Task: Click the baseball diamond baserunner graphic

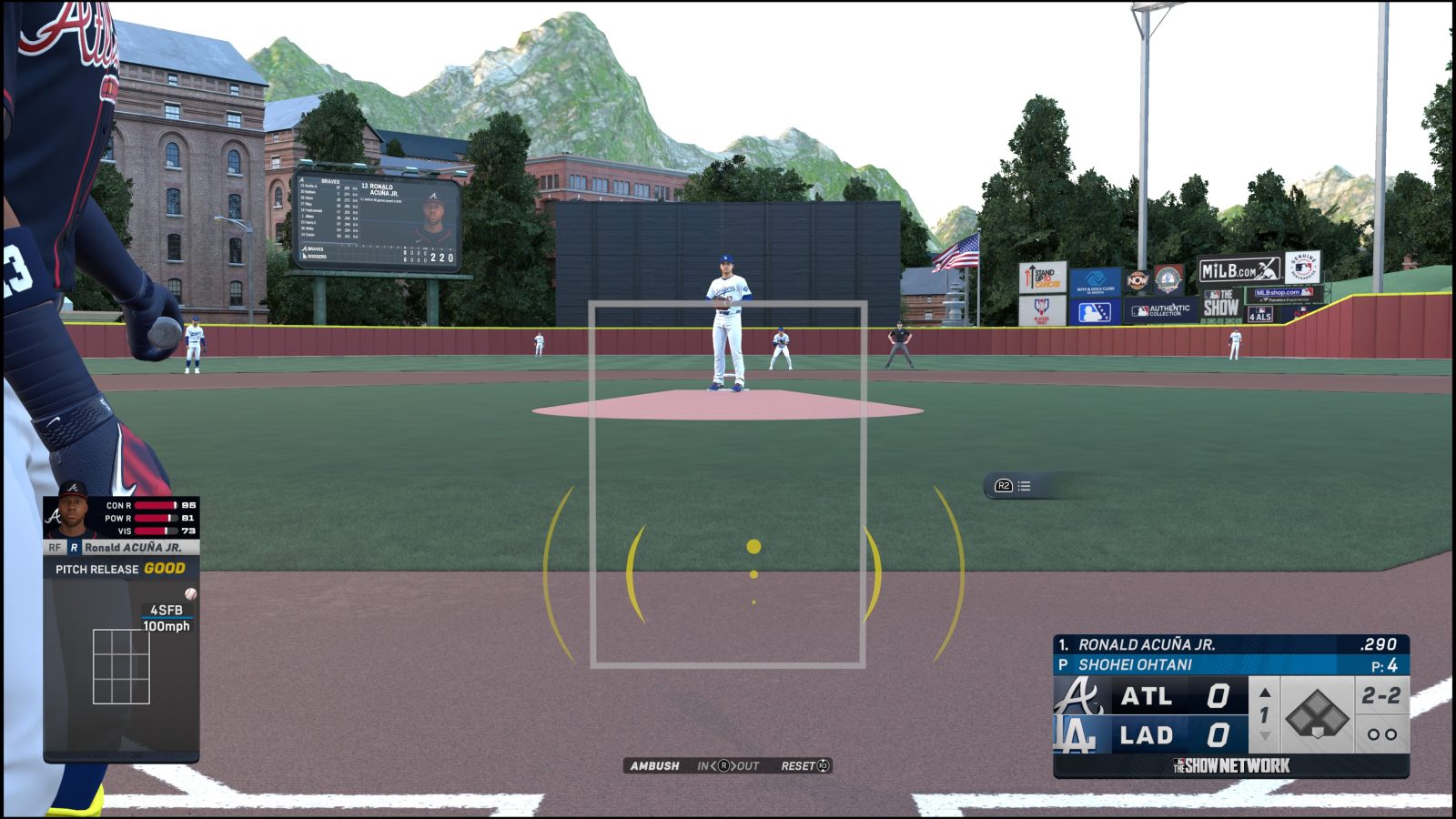Action: pyautogui.click(x=1318, y=715)
